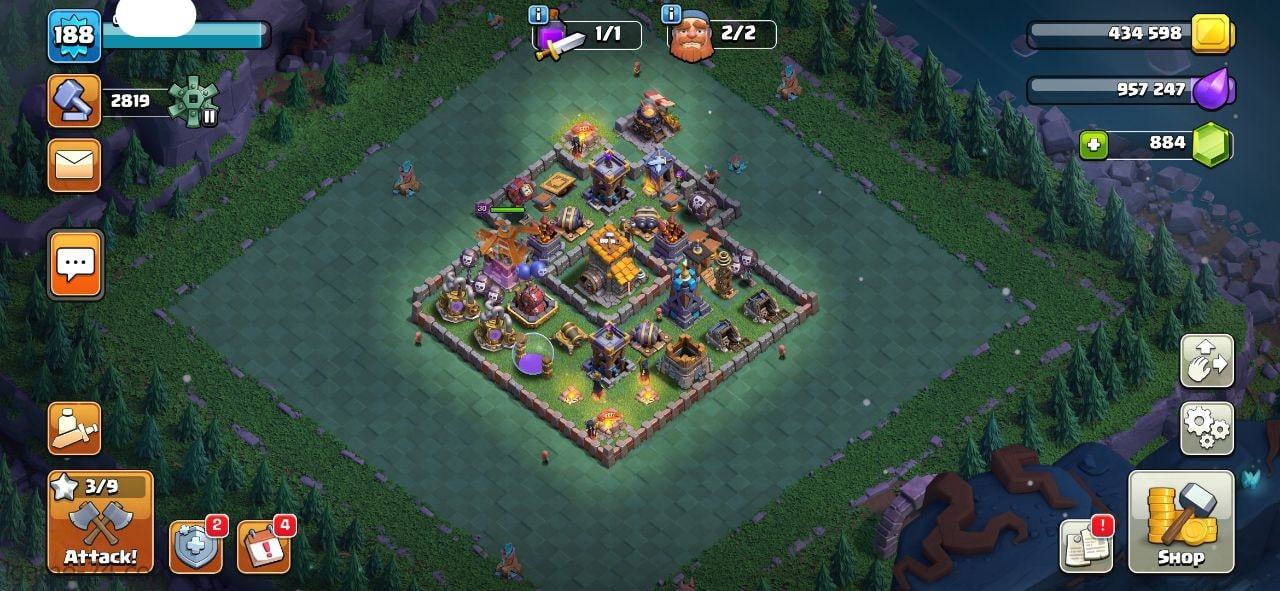1280x591 pixels.
Task: Click the level 188 experience badge
Action: click(74, 36)
